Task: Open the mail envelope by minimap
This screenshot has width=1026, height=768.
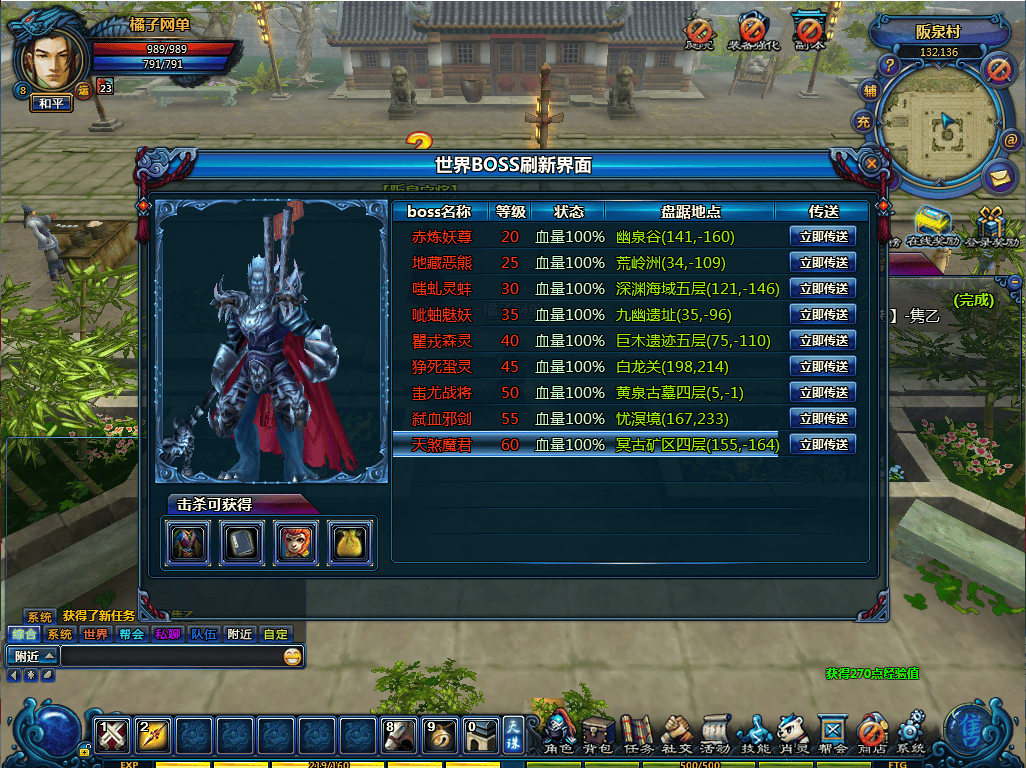Action: [997, 177]
